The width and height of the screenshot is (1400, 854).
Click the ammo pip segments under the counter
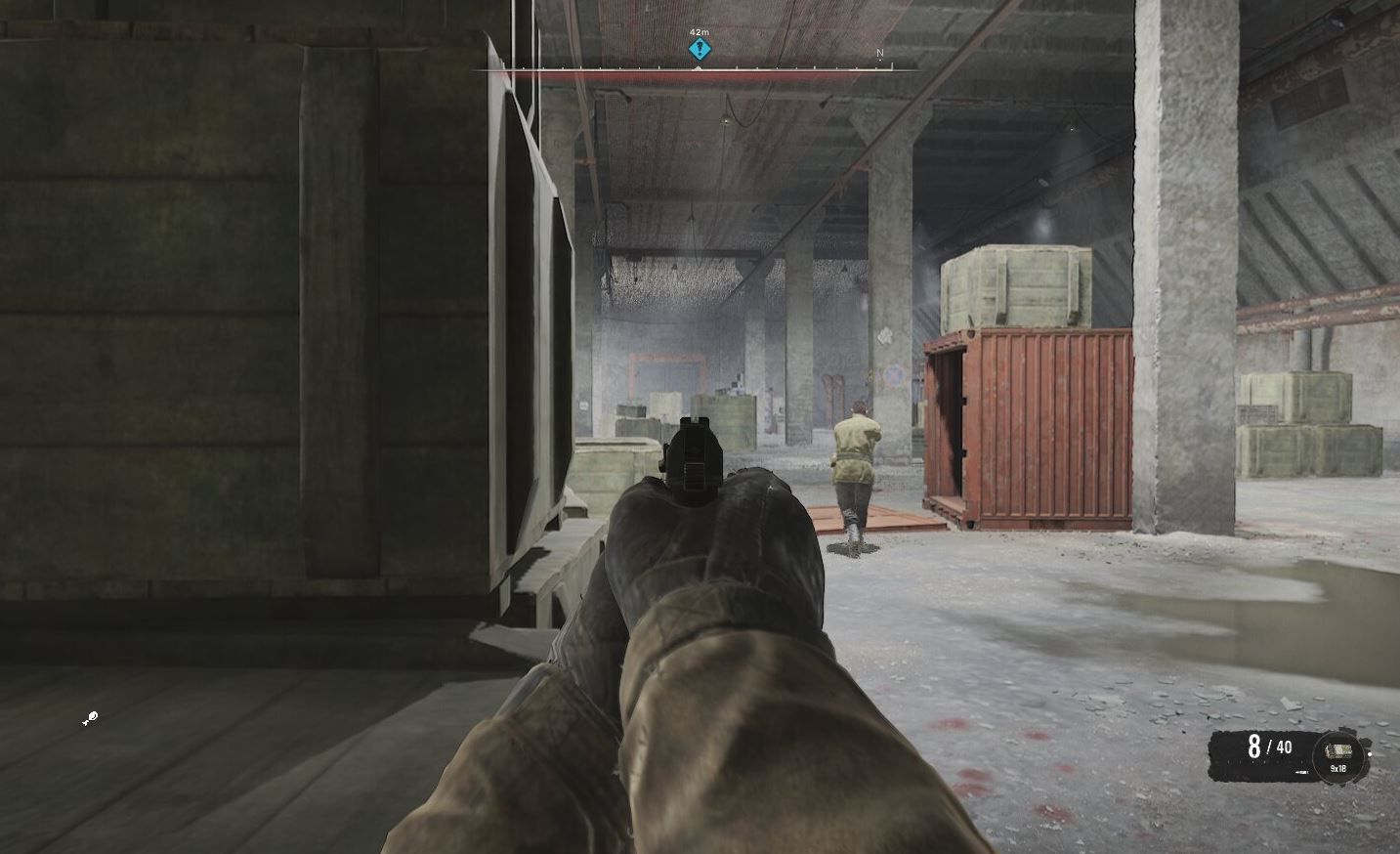click(1264, 760)
